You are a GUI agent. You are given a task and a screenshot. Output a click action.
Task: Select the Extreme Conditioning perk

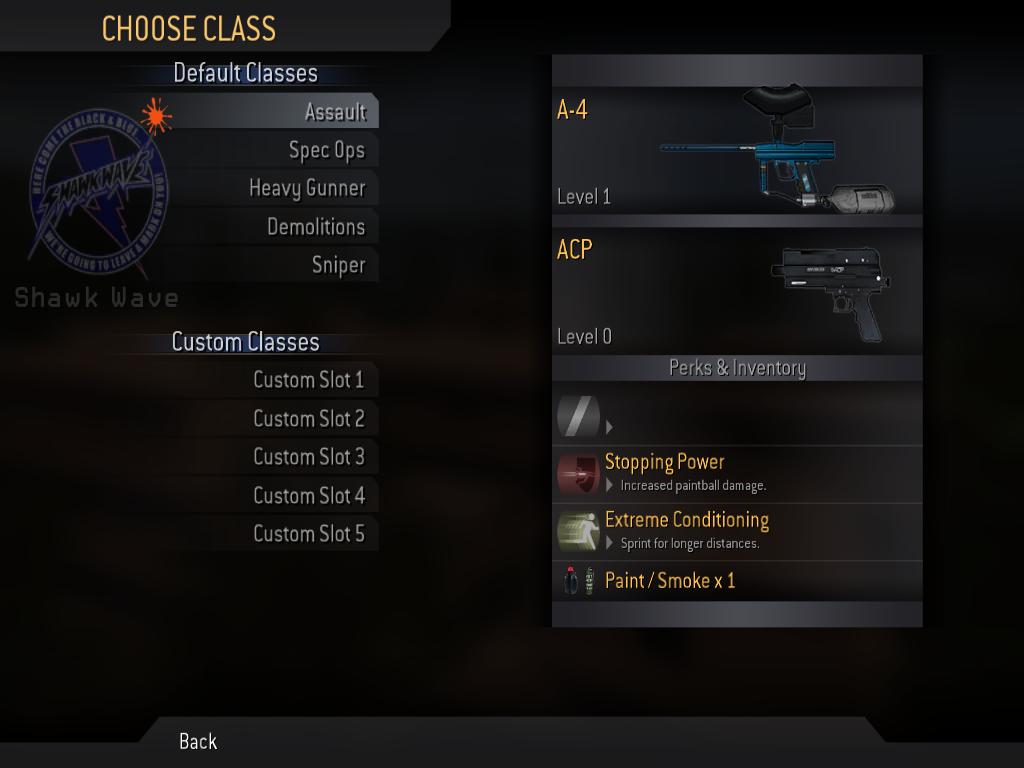[x=736, y=531]
